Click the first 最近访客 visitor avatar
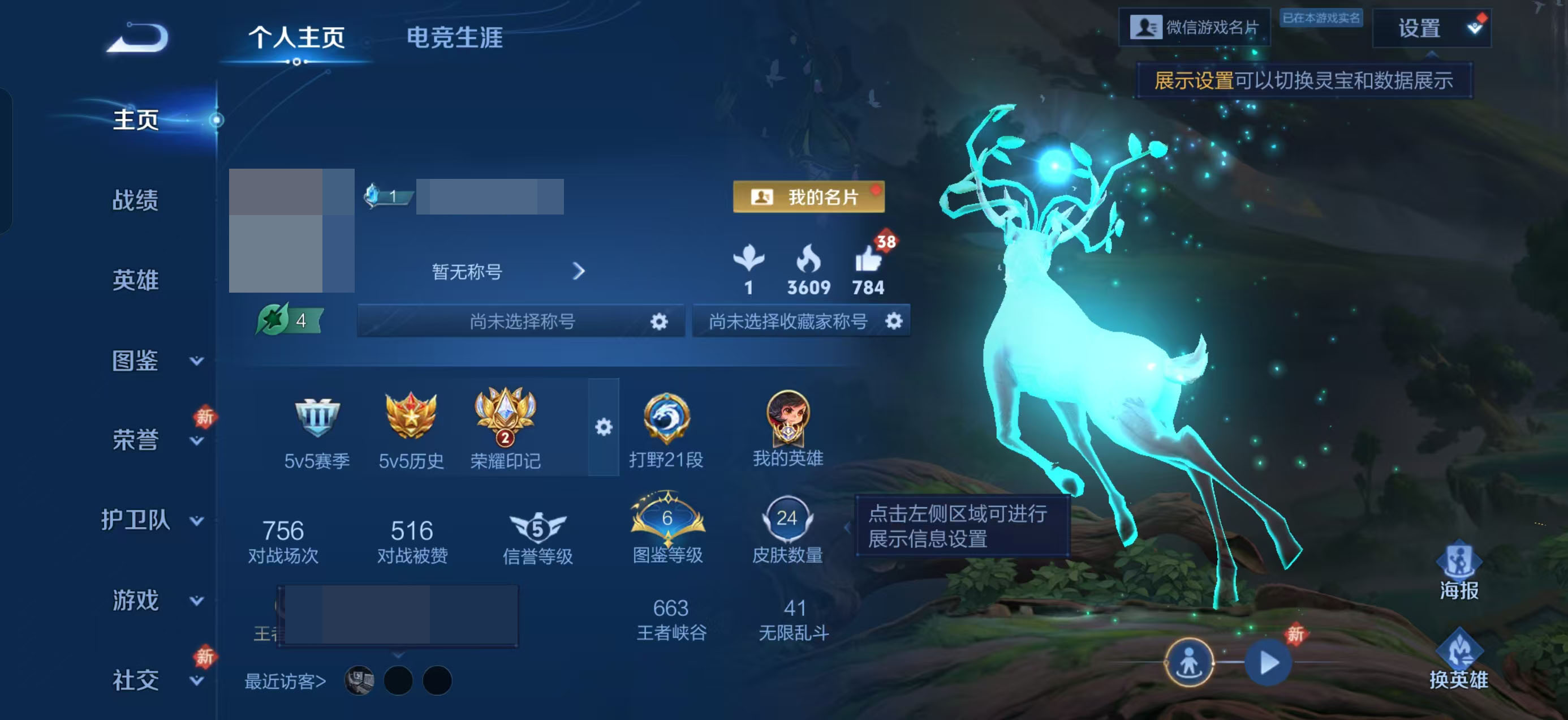Screen dimensions: 1568x720 tap(359, 682)
